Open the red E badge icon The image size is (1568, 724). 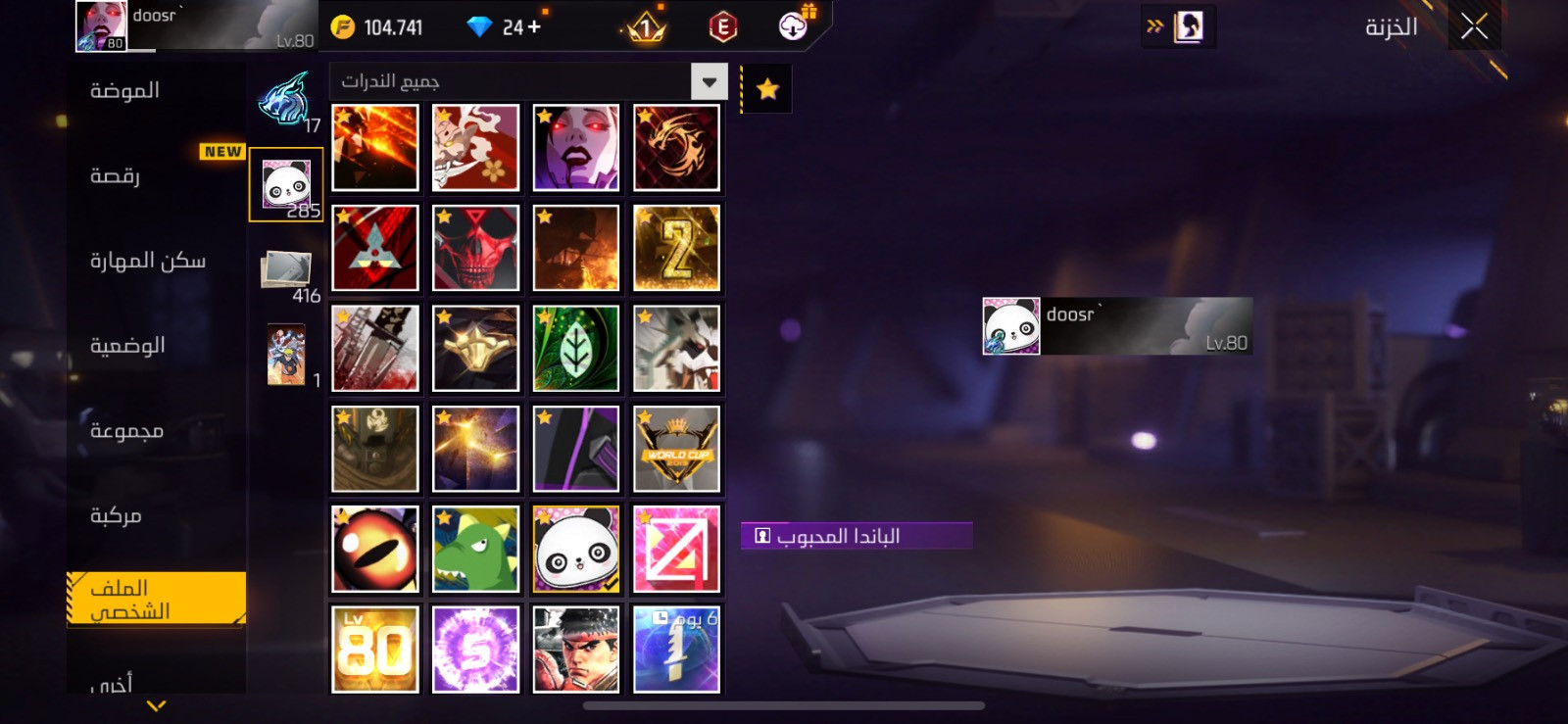tap(723, 27)
